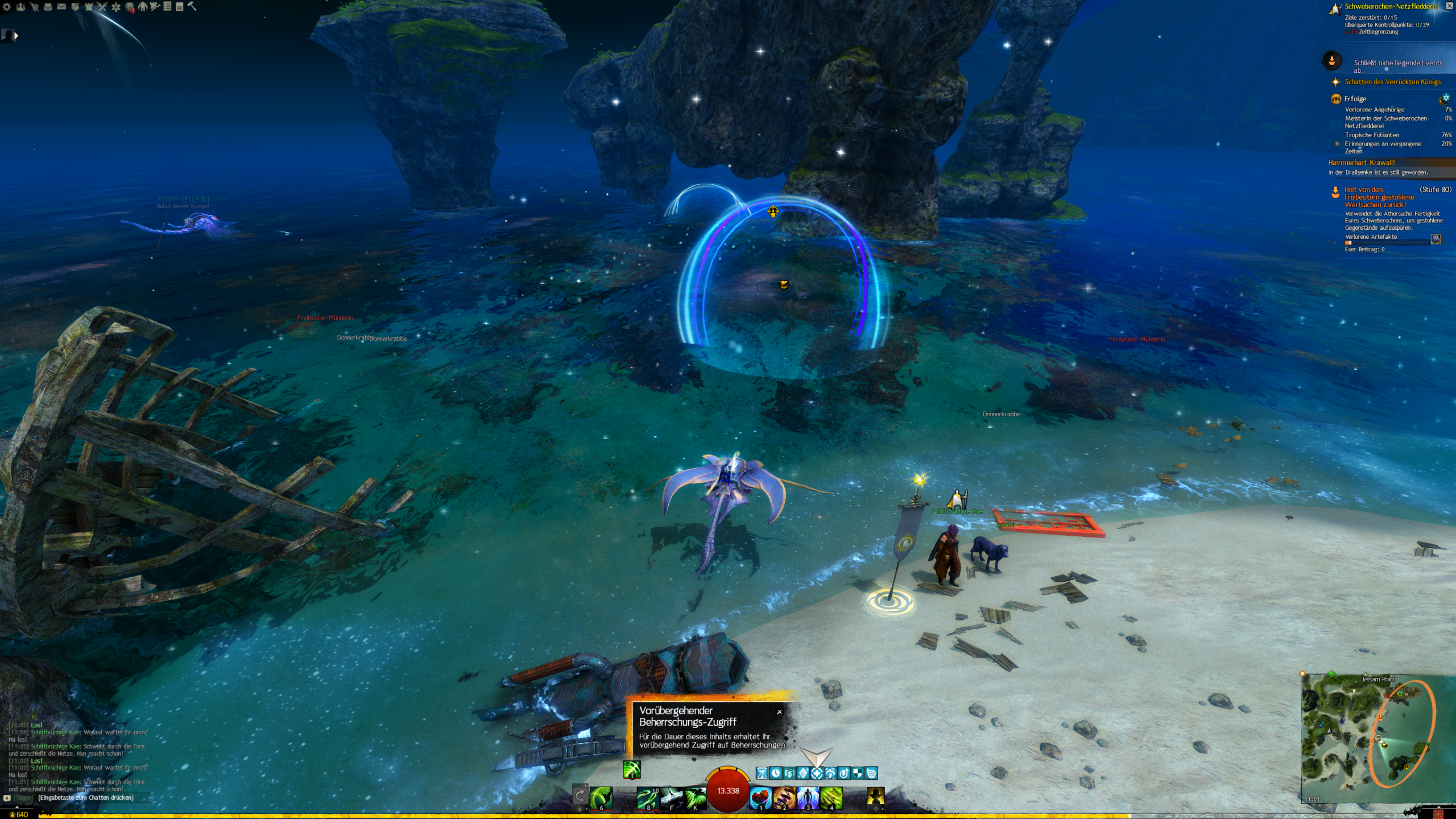Close the Vorübergehender Beherrschungs-Zugriff popup
The image size is (1456, 819).
tap(779, 712)
